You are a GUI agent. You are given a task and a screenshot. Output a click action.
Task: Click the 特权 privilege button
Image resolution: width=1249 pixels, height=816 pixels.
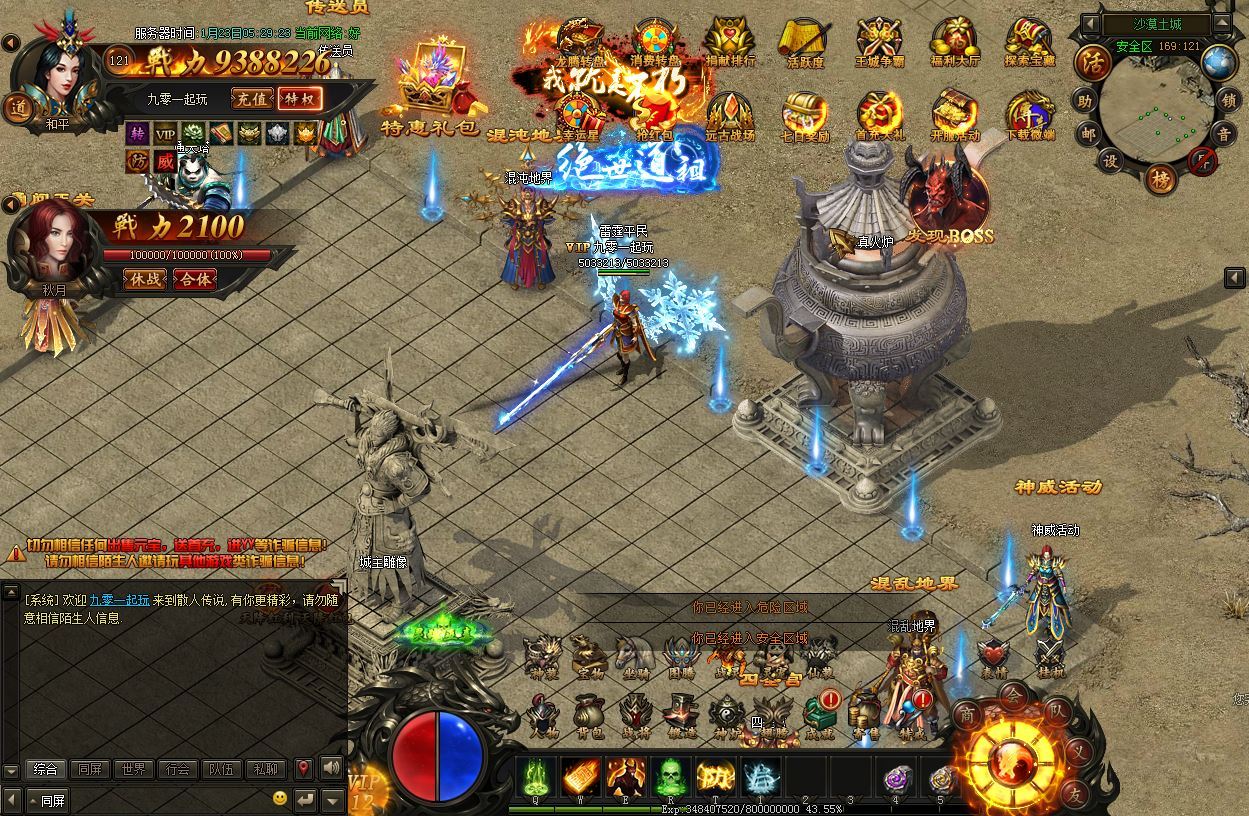pyautogui.click(x=299, y=98)
